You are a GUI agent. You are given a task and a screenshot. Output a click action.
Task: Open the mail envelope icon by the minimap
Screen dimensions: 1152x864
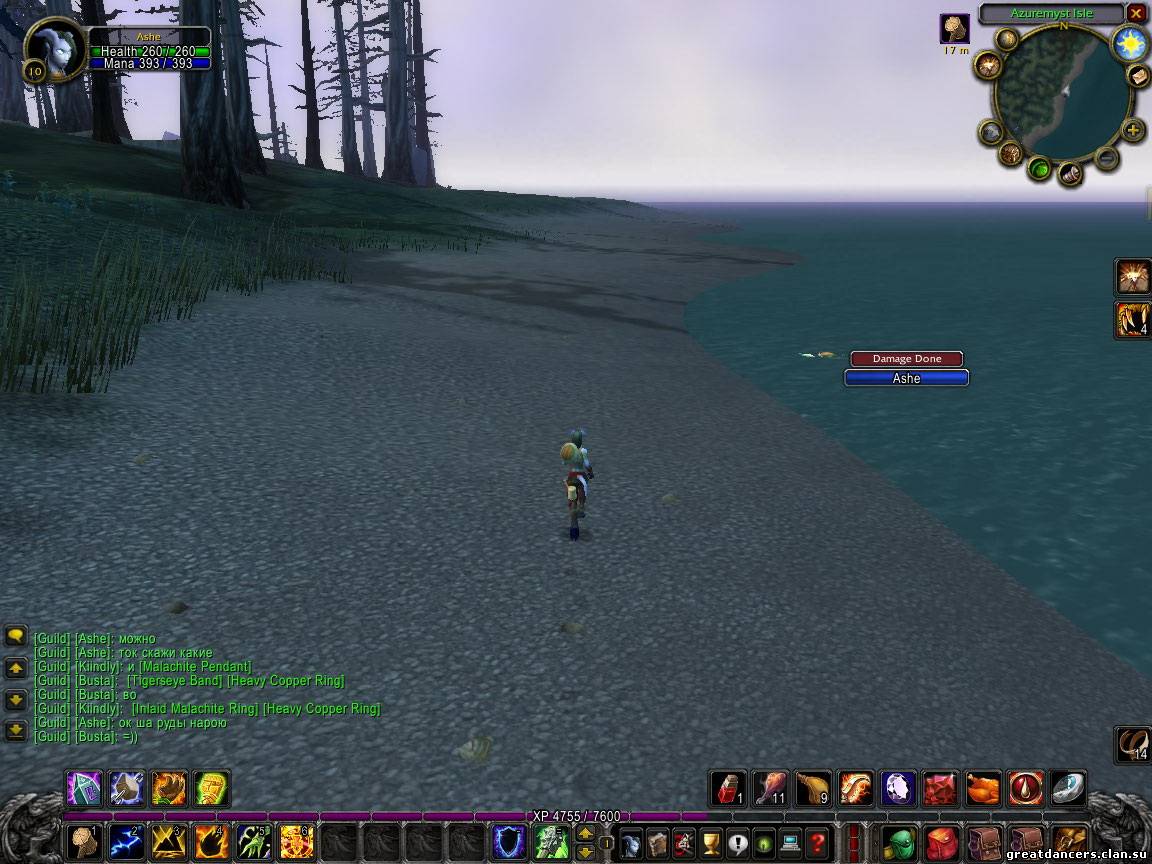(x=1139, y=76)
